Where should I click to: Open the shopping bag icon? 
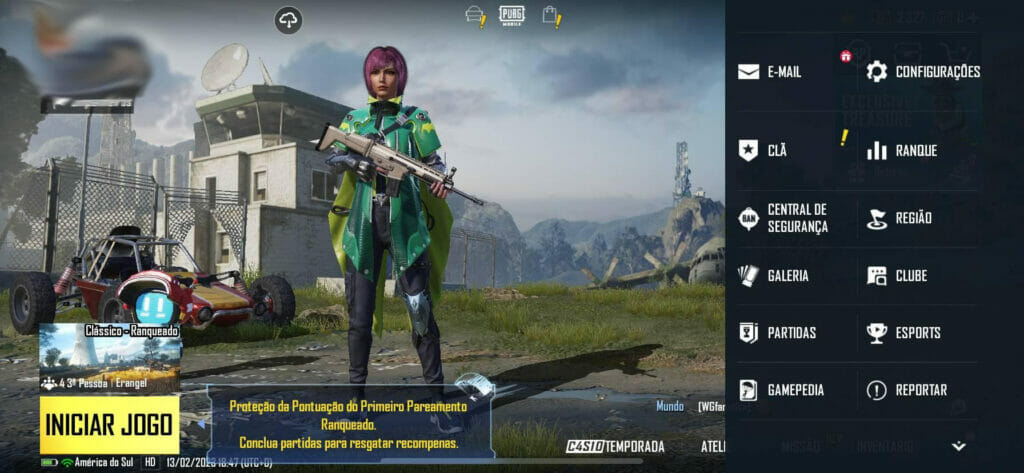point(550,15)
